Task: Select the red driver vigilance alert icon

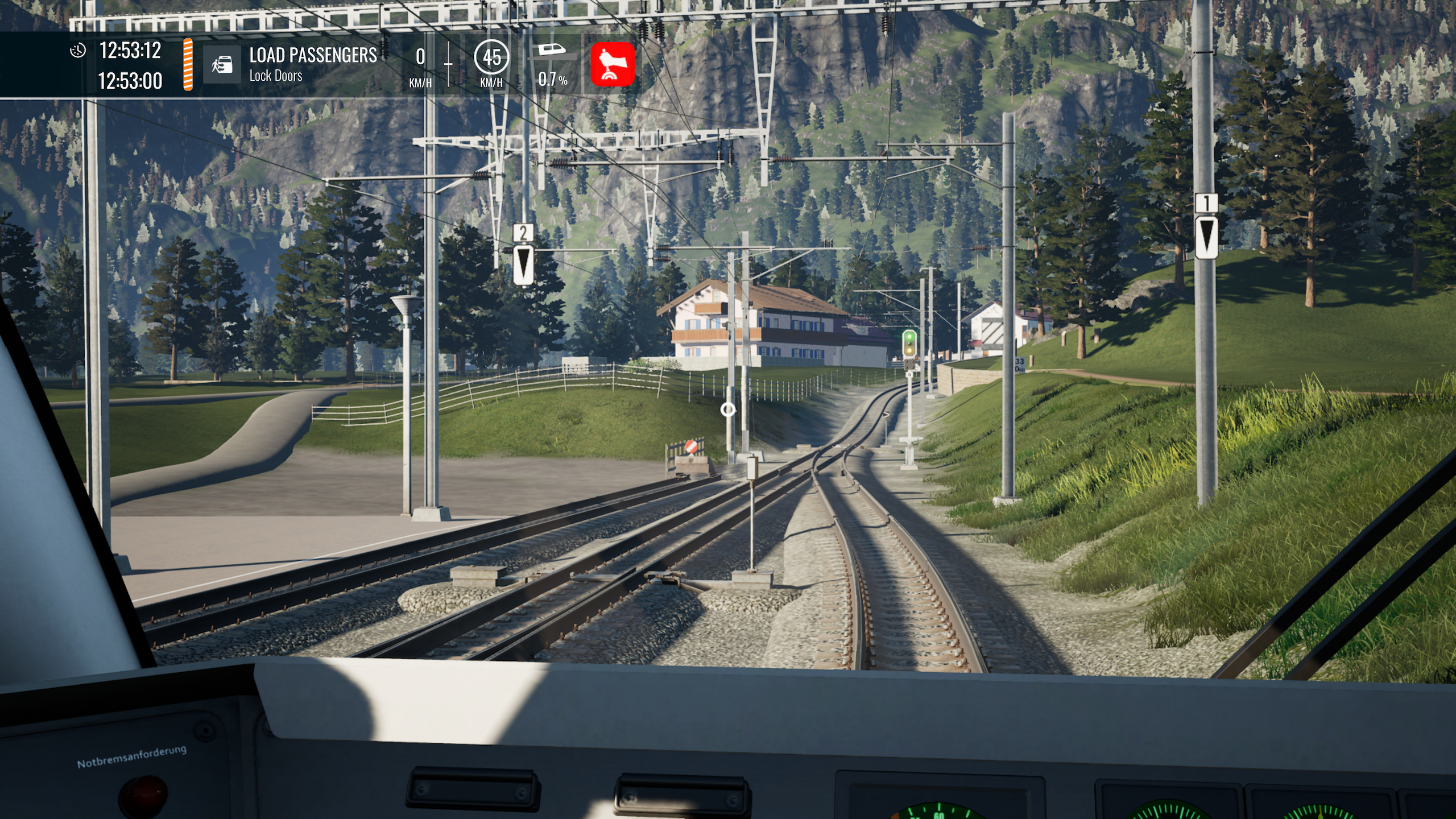Action: pos(612,64)
